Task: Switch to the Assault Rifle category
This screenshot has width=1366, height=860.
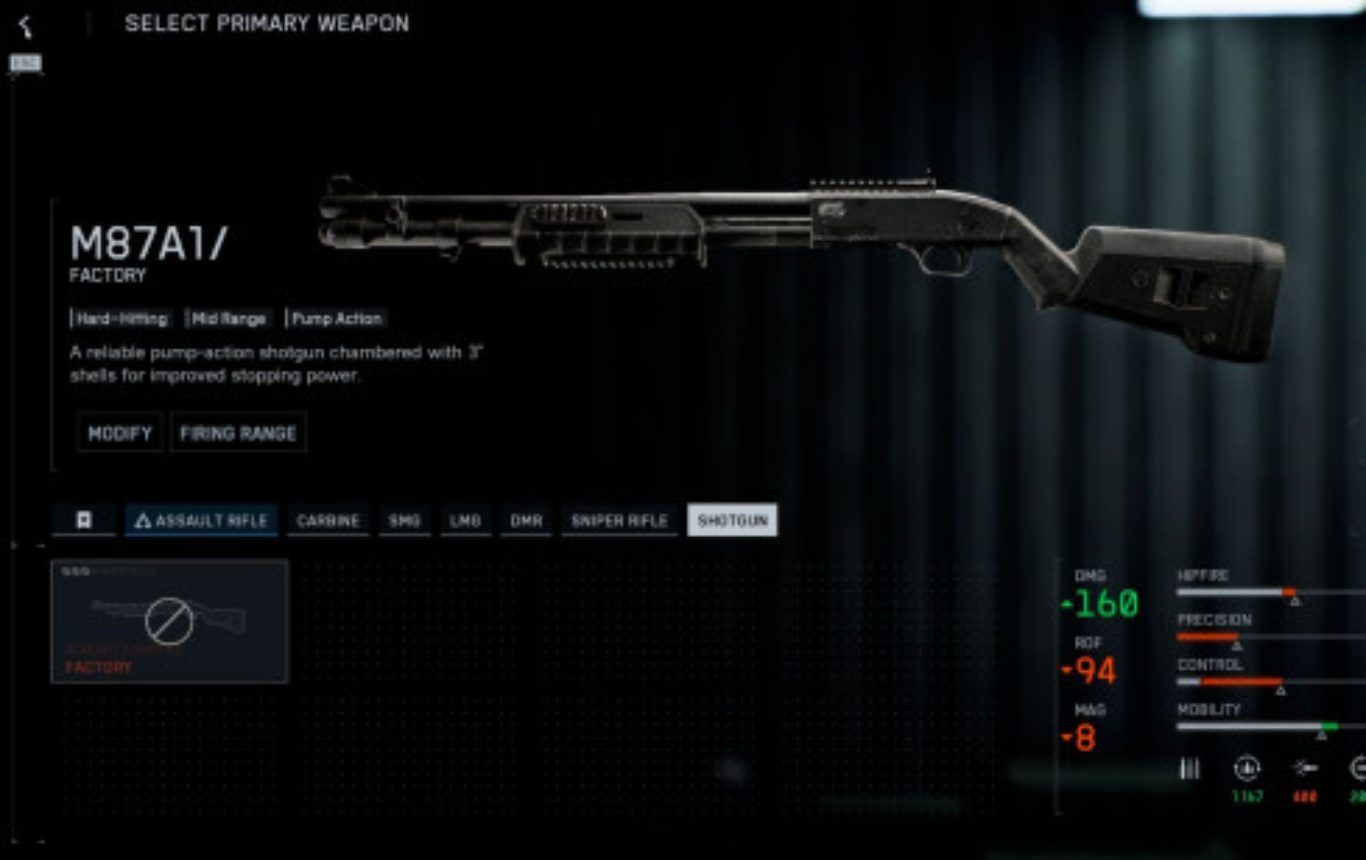Action: coord(201,521)
